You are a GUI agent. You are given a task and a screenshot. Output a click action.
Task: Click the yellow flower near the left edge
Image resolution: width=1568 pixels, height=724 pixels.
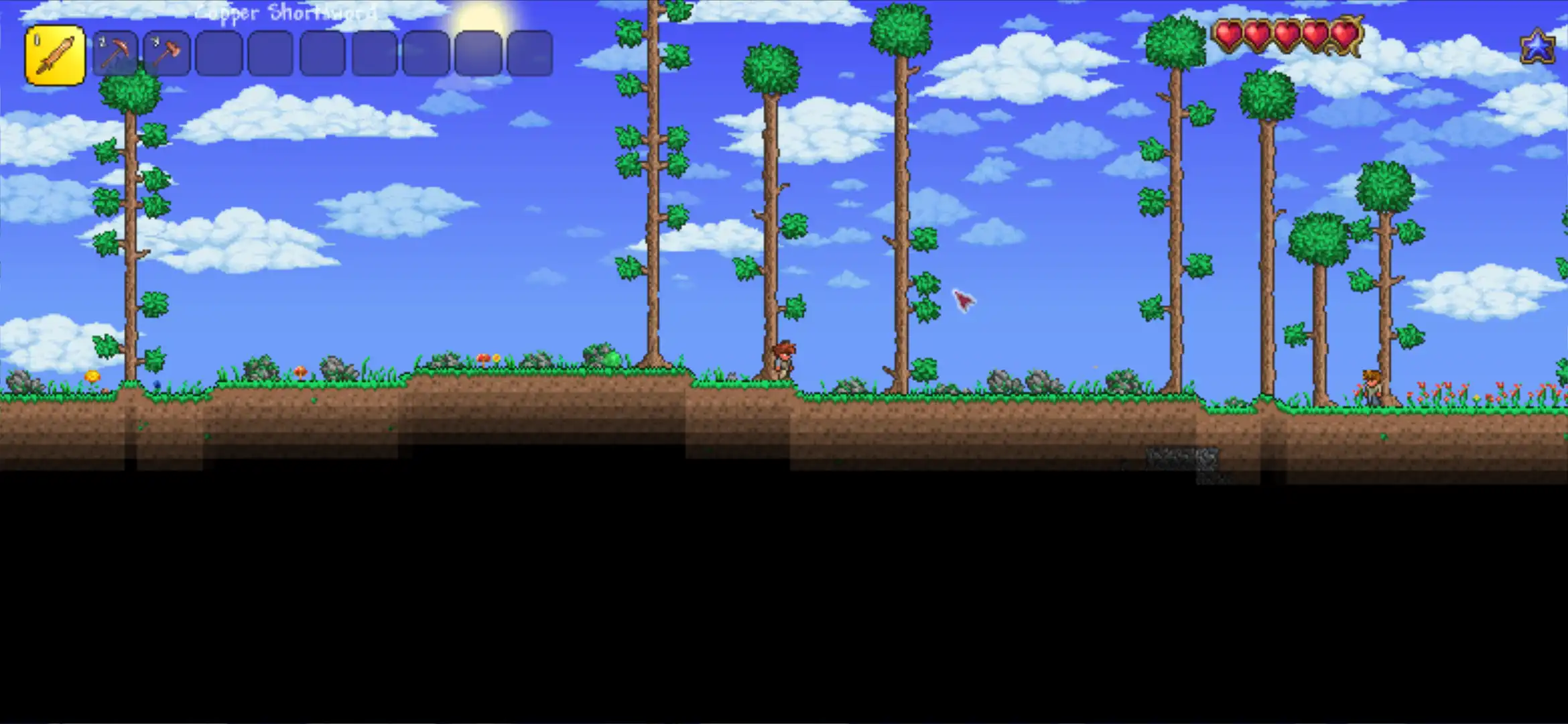(92, 377)
